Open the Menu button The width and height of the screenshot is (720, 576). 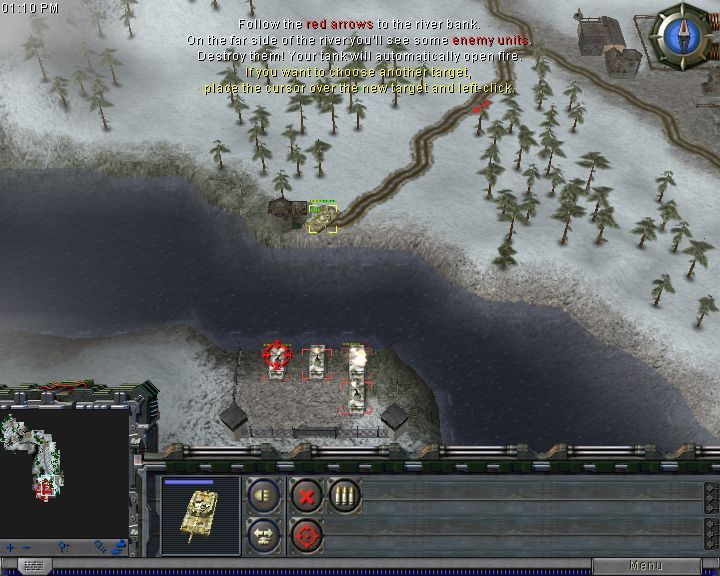[646, 566]
